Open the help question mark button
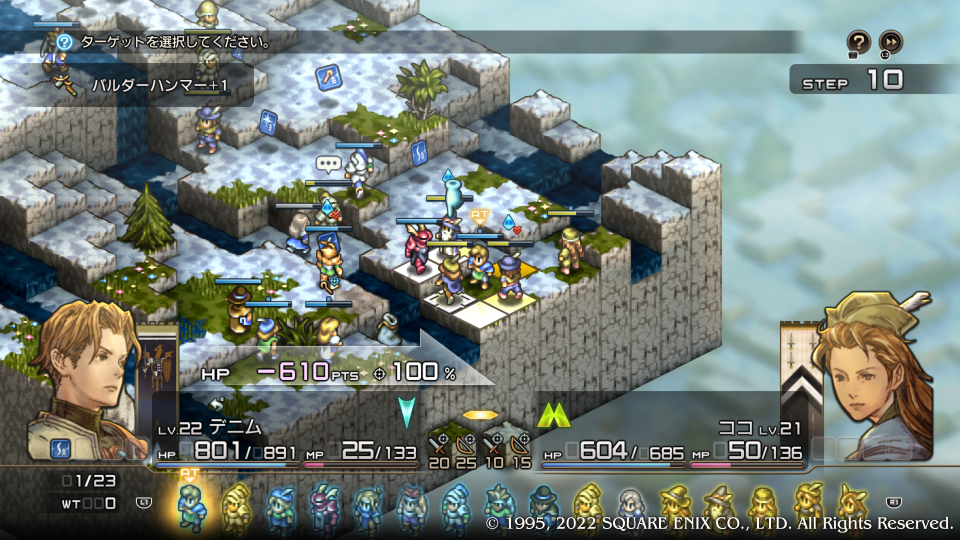The image size is (960, 540). tap(858, 42)
